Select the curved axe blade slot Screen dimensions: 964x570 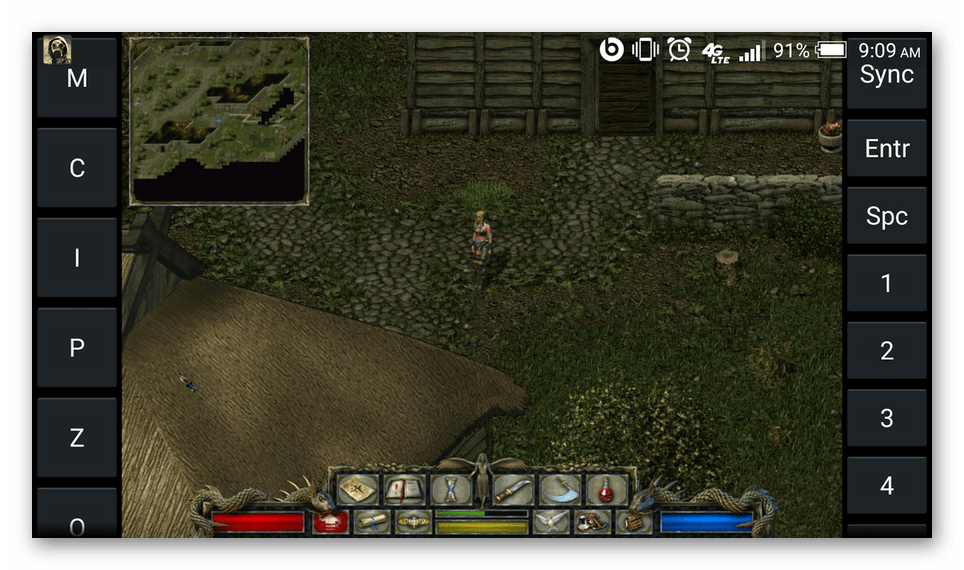tap(559, 489)
